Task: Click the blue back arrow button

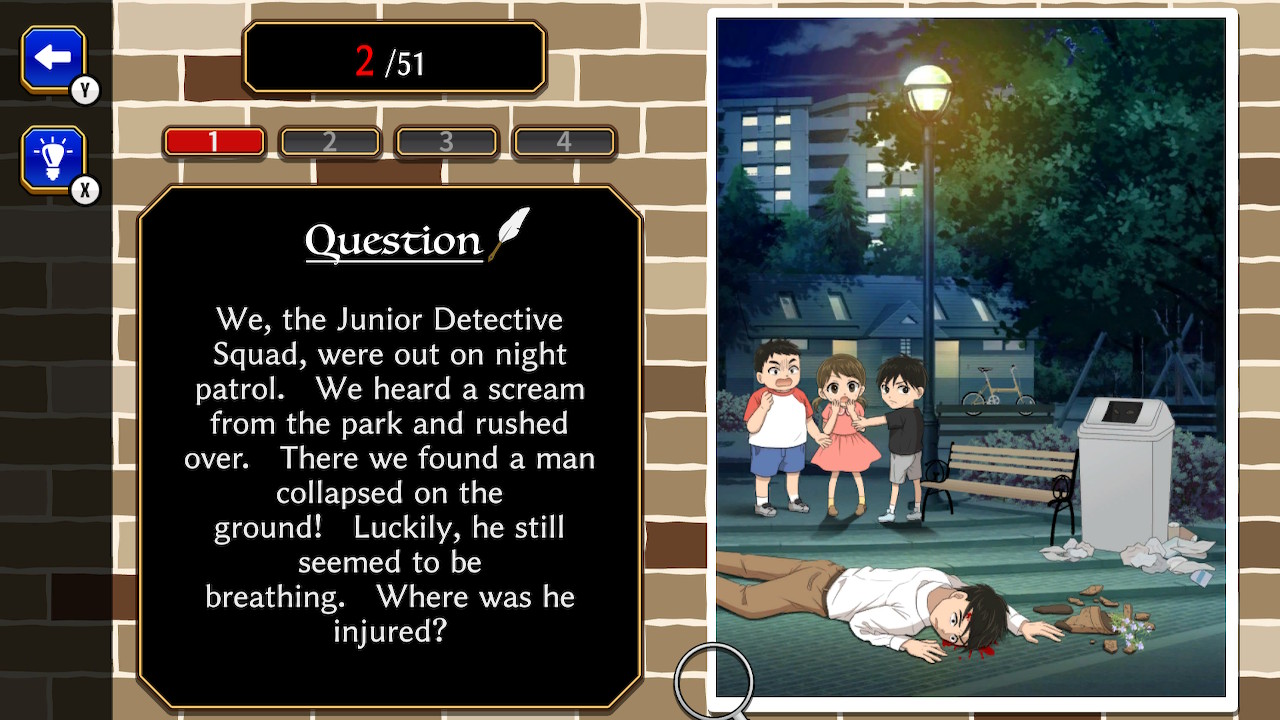Action: click(52, 57)
